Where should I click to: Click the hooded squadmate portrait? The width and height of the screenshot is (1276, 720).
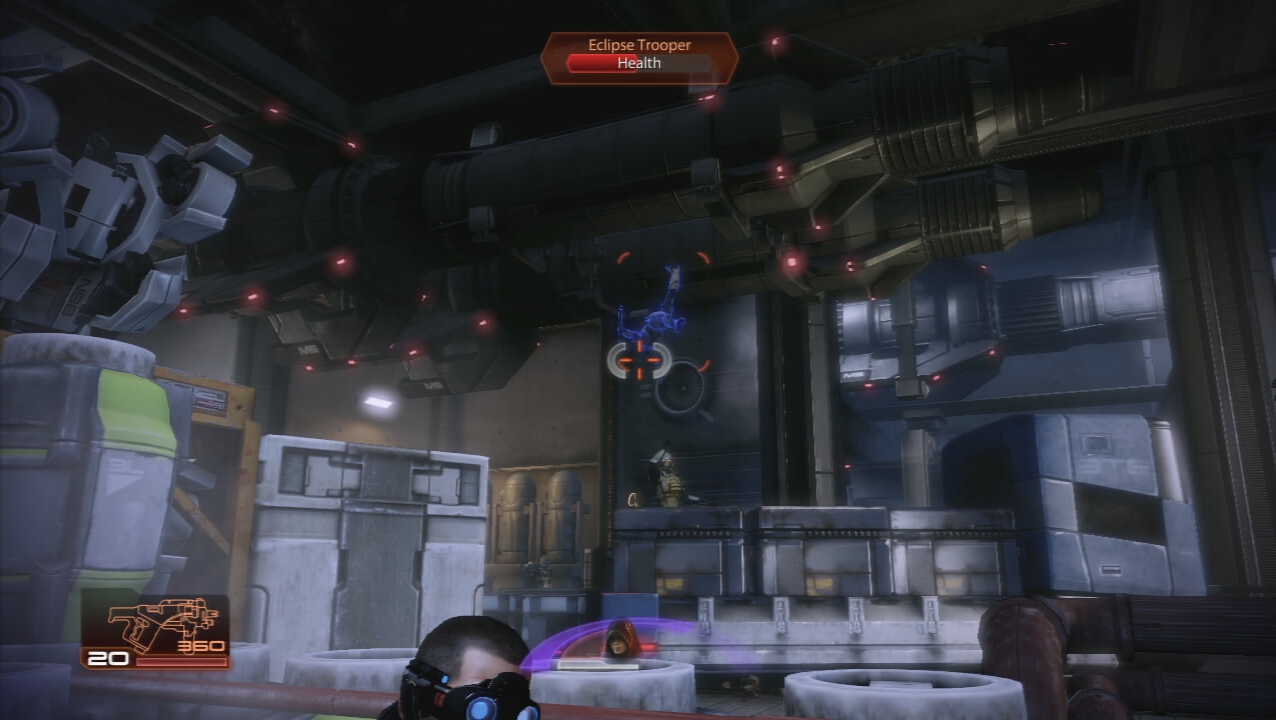tap(619, 640)
